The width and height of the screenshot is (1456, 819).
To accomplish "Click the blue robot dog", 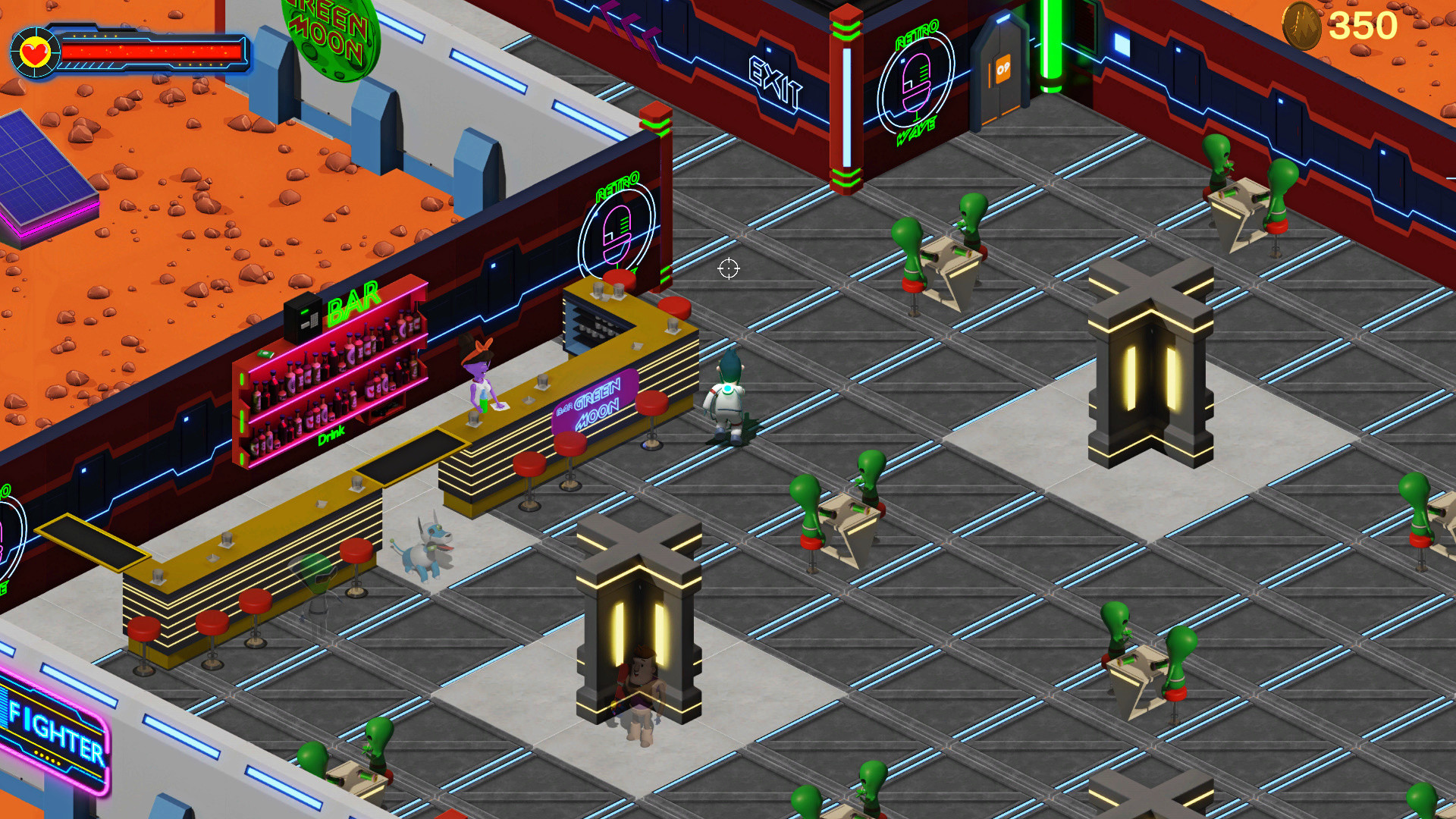I will point(425,550).
